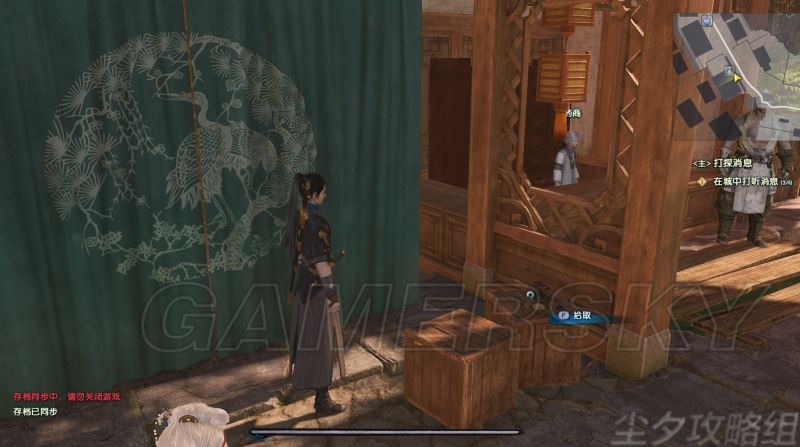Select the blue marker at the minimap's top edge
The height and width of the screenshot is (447, 800).
[707, 19]
